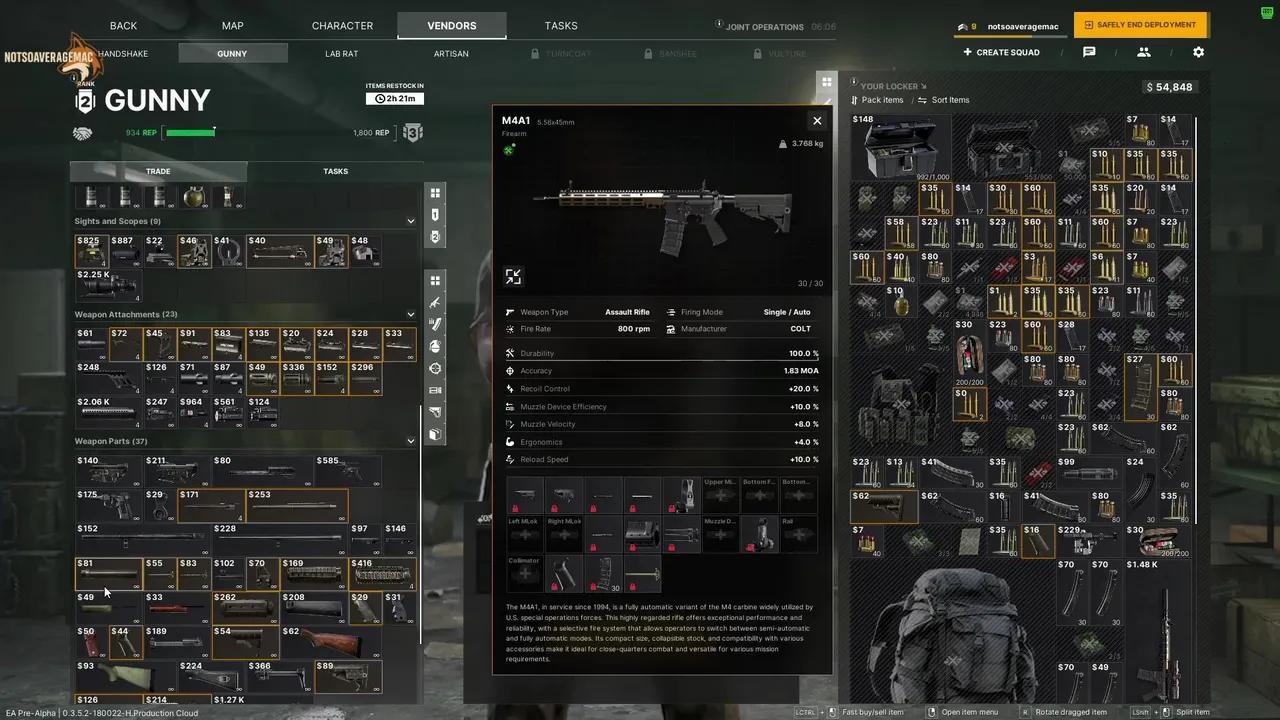This screenshot has width=1280, height=720.
Task: Go back using the BACK tab
Action: coord(123,26)
